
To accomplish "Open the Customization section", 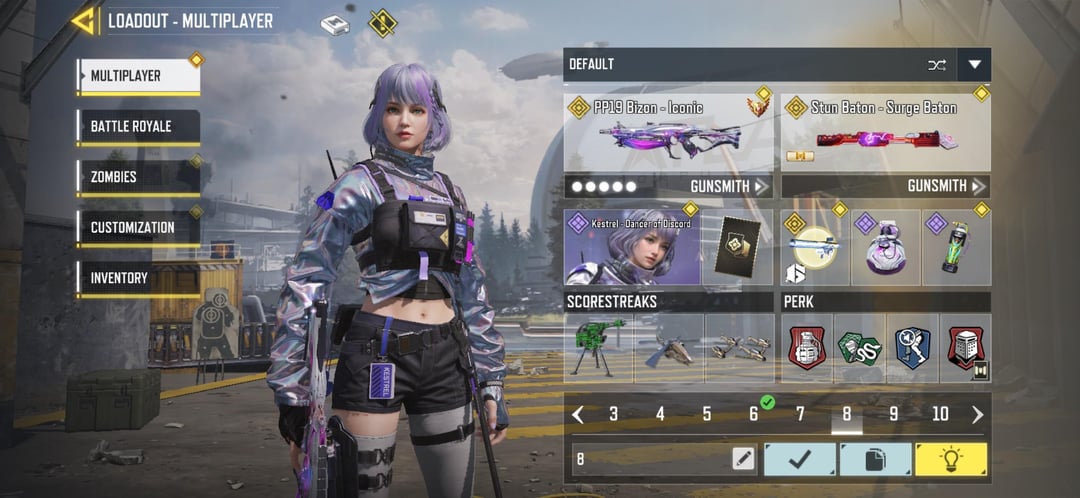I will tap(138, 227).
